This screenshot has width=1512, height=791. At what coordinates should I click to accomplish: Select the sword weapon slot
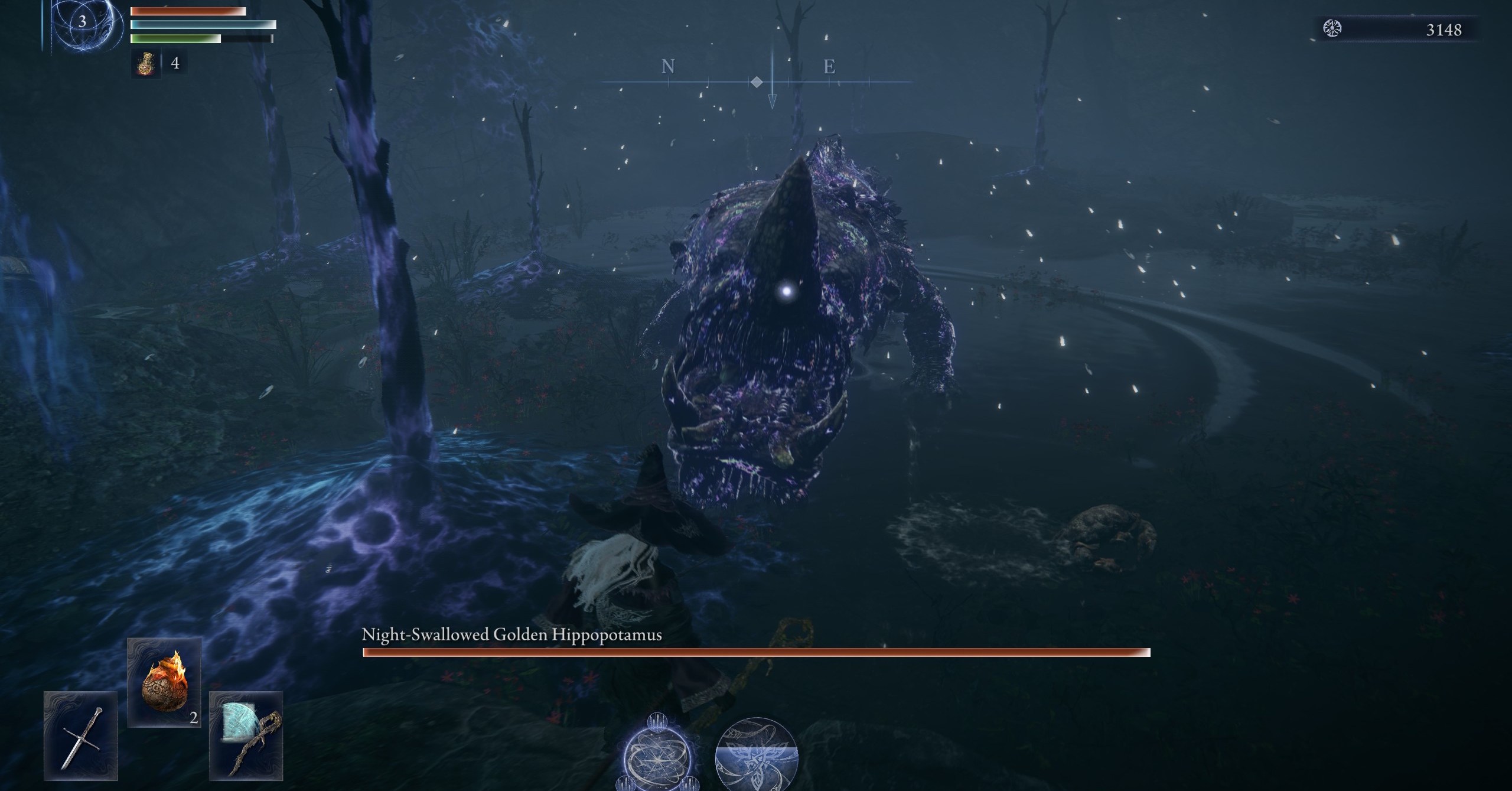80,735
